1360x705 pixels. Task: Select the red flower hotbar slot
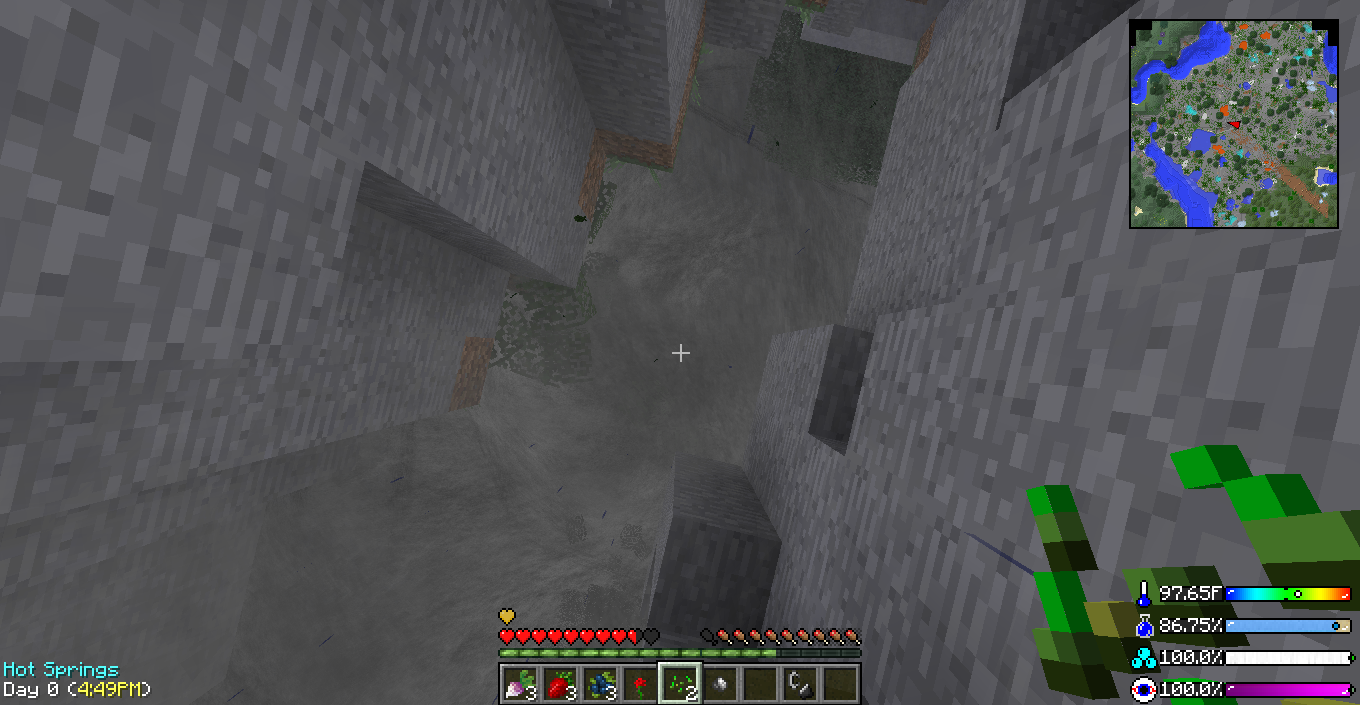point(639,684)
